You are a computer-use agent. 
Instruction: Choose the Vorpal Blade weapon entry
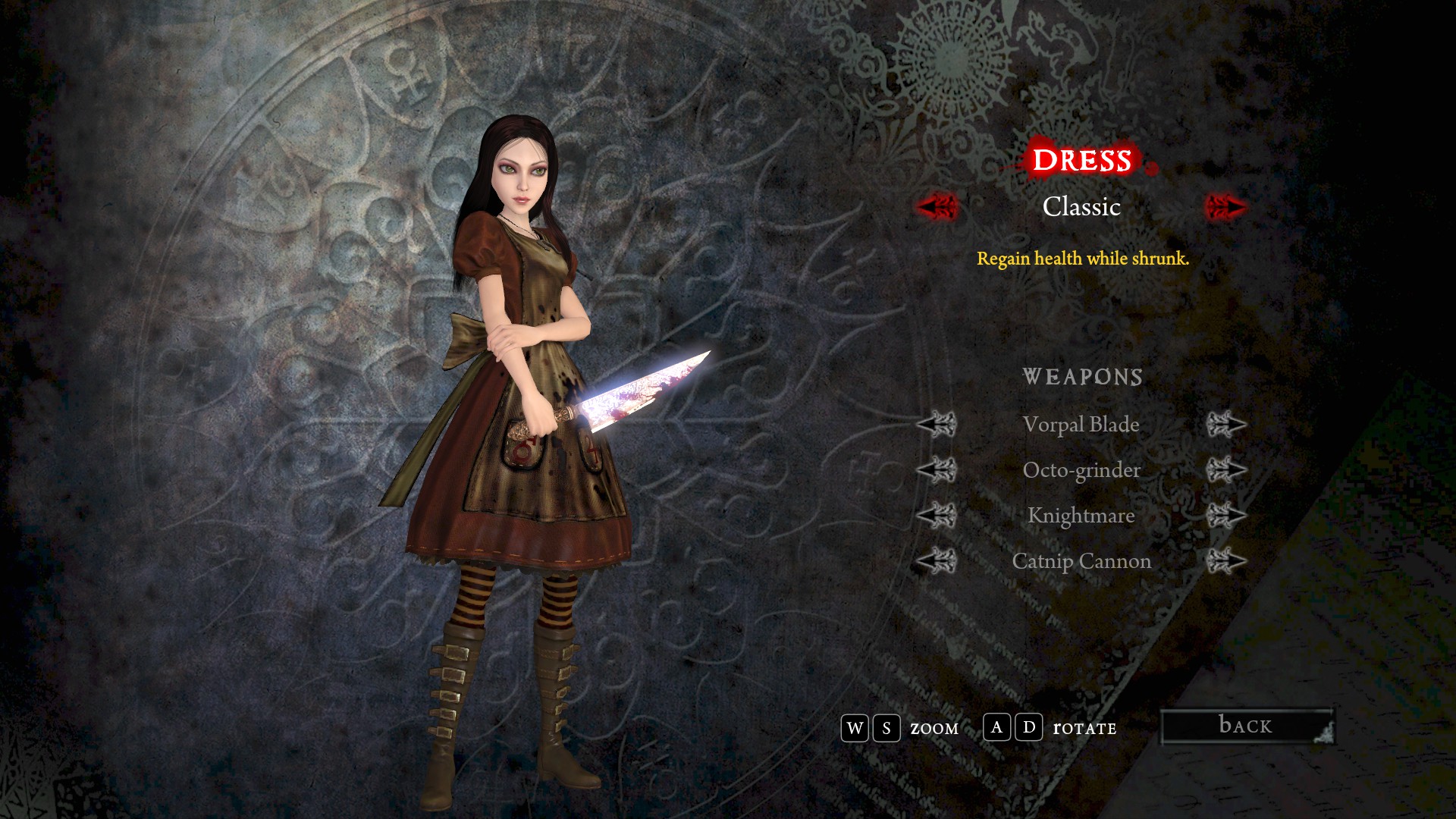[1081, 425]
